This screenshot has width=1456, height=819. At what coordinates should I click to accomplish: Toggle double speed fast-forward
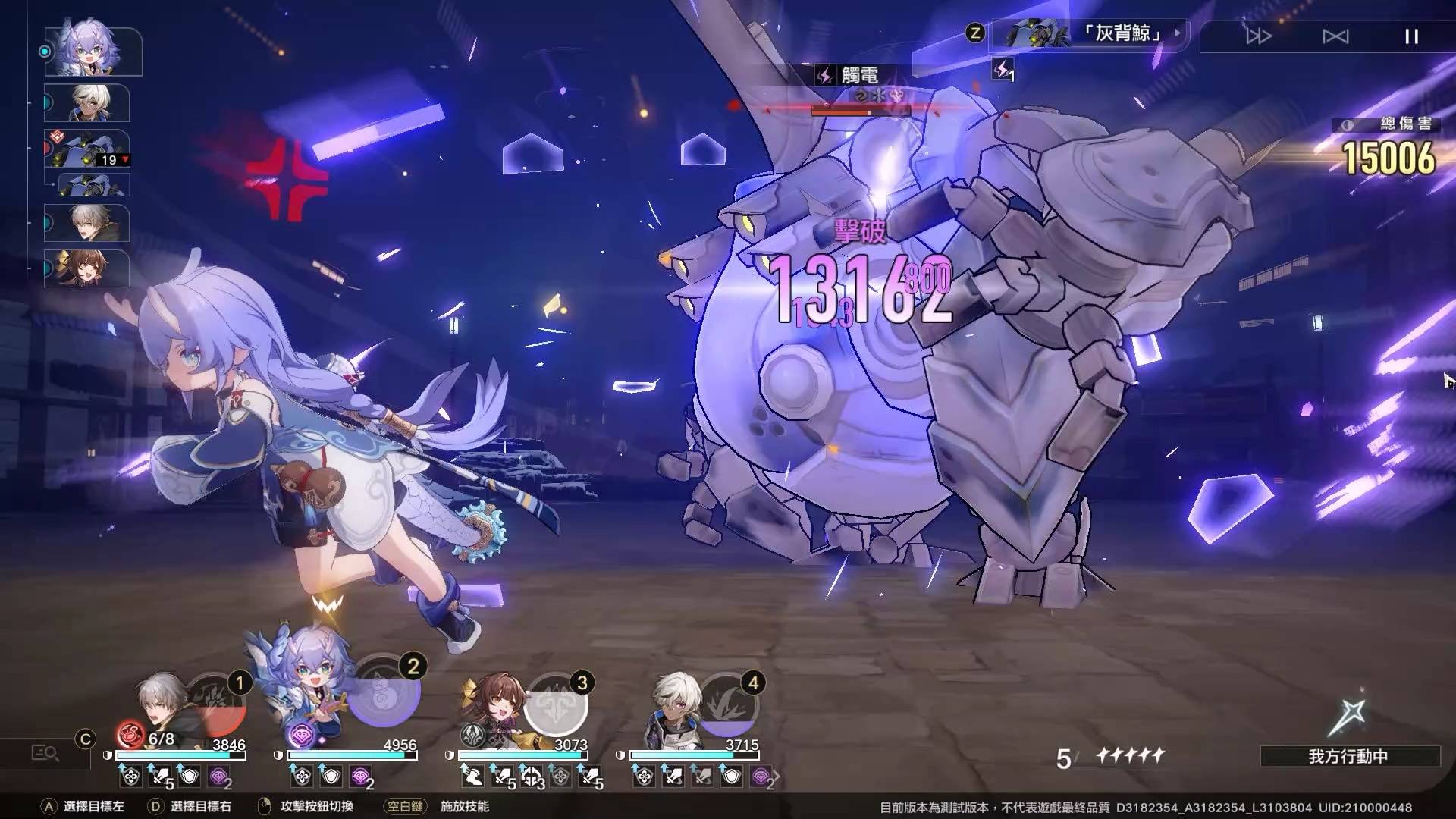pos(1259,36)
